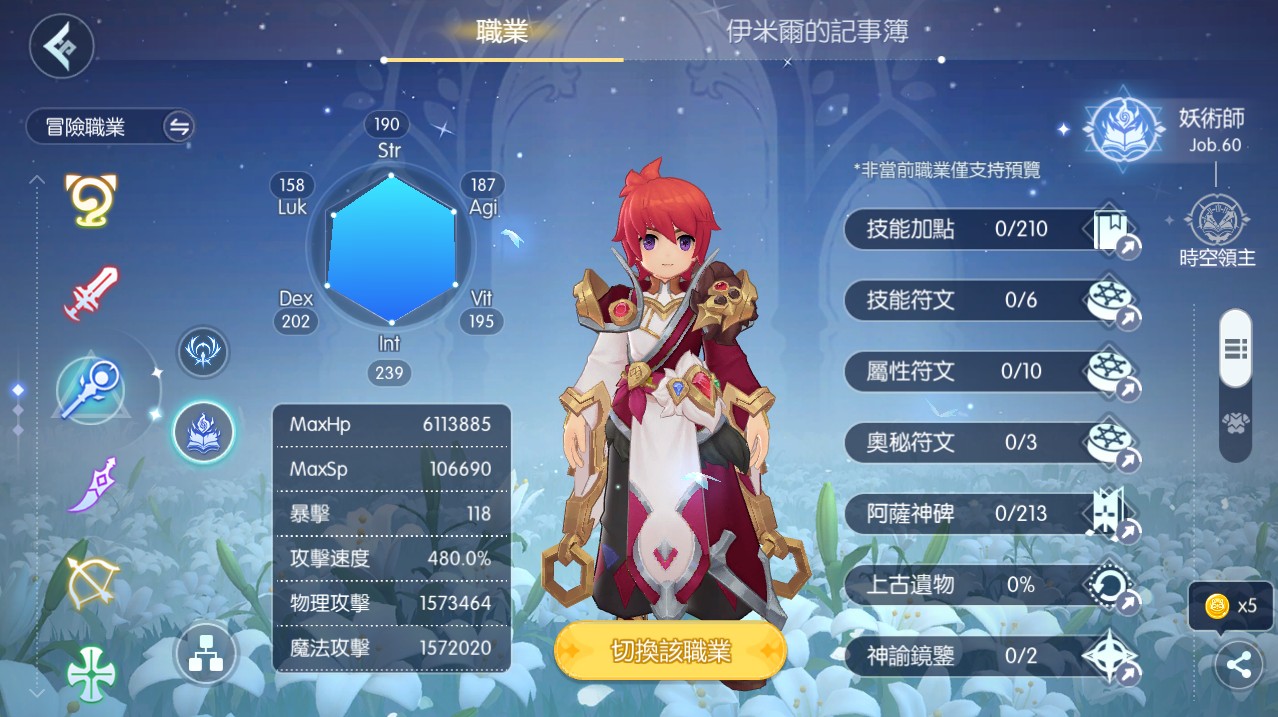Choose the archer class bow icon
Screen dimensions: 1278x717
click(x=92, y=580)
